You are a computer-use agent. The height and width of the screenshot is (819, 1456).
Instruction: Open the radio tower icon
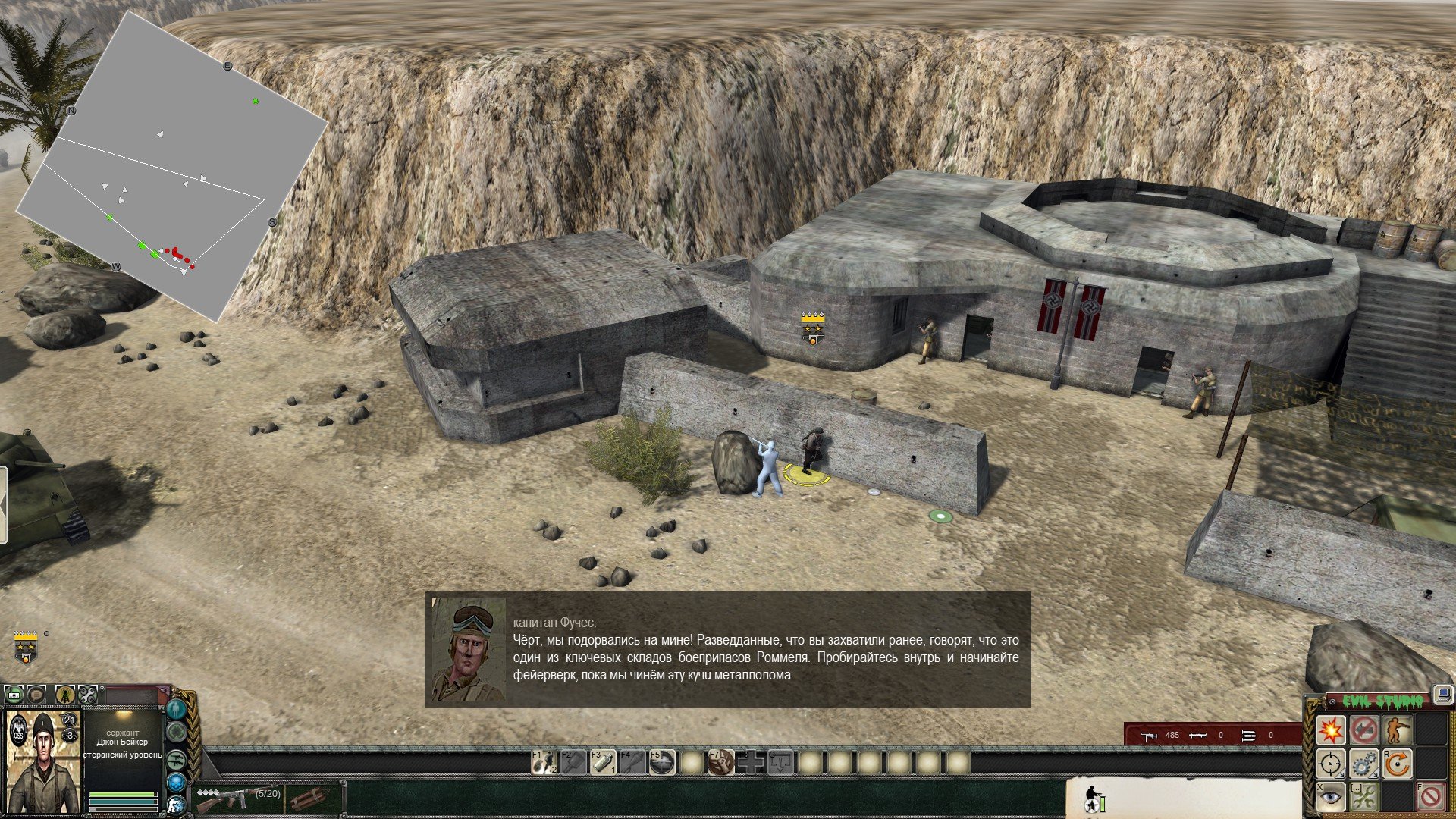pyautogui.click(x=66, y=694)
